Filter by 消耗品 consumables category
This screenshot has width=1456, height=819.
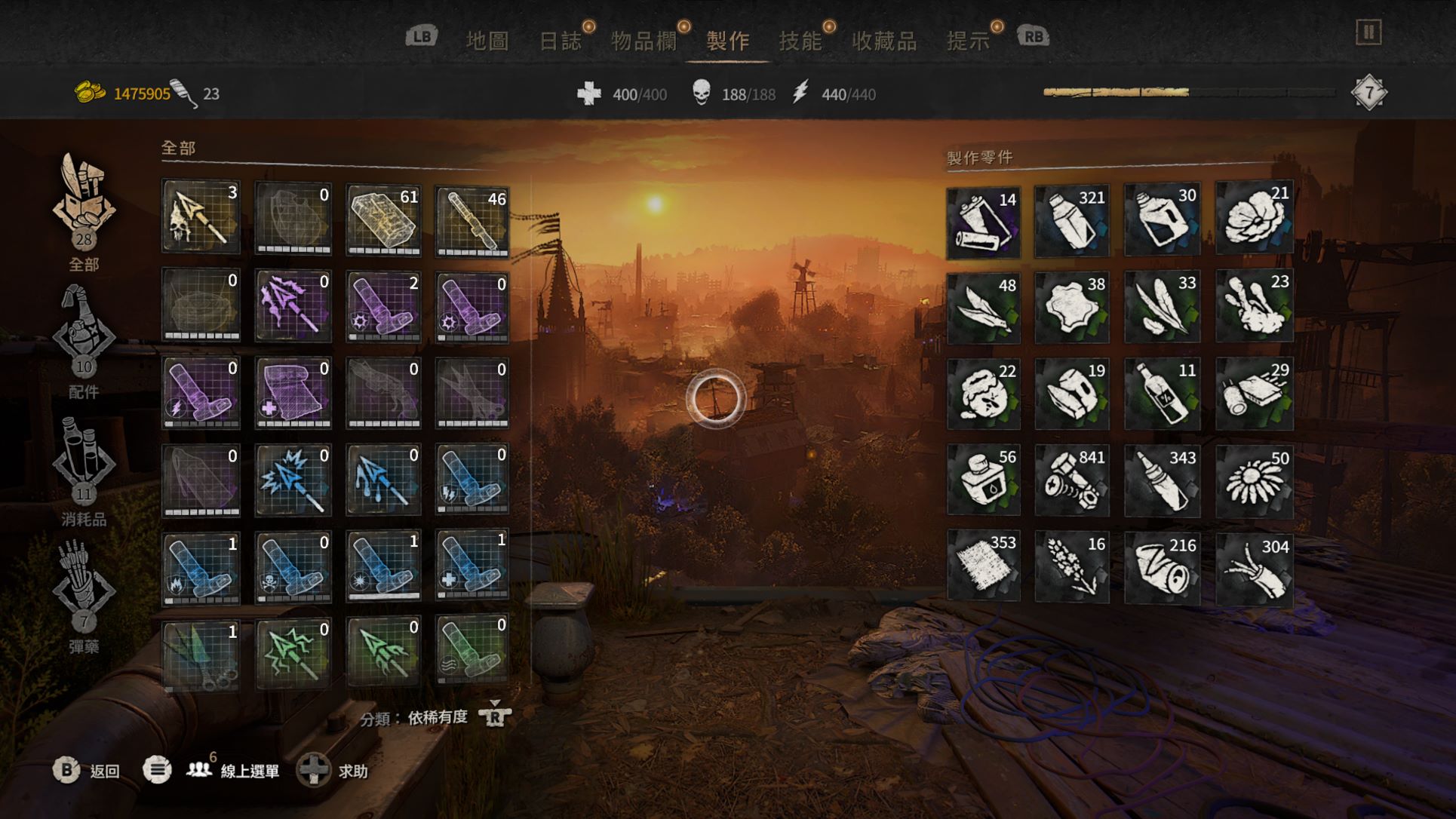[x=84, y=469]
